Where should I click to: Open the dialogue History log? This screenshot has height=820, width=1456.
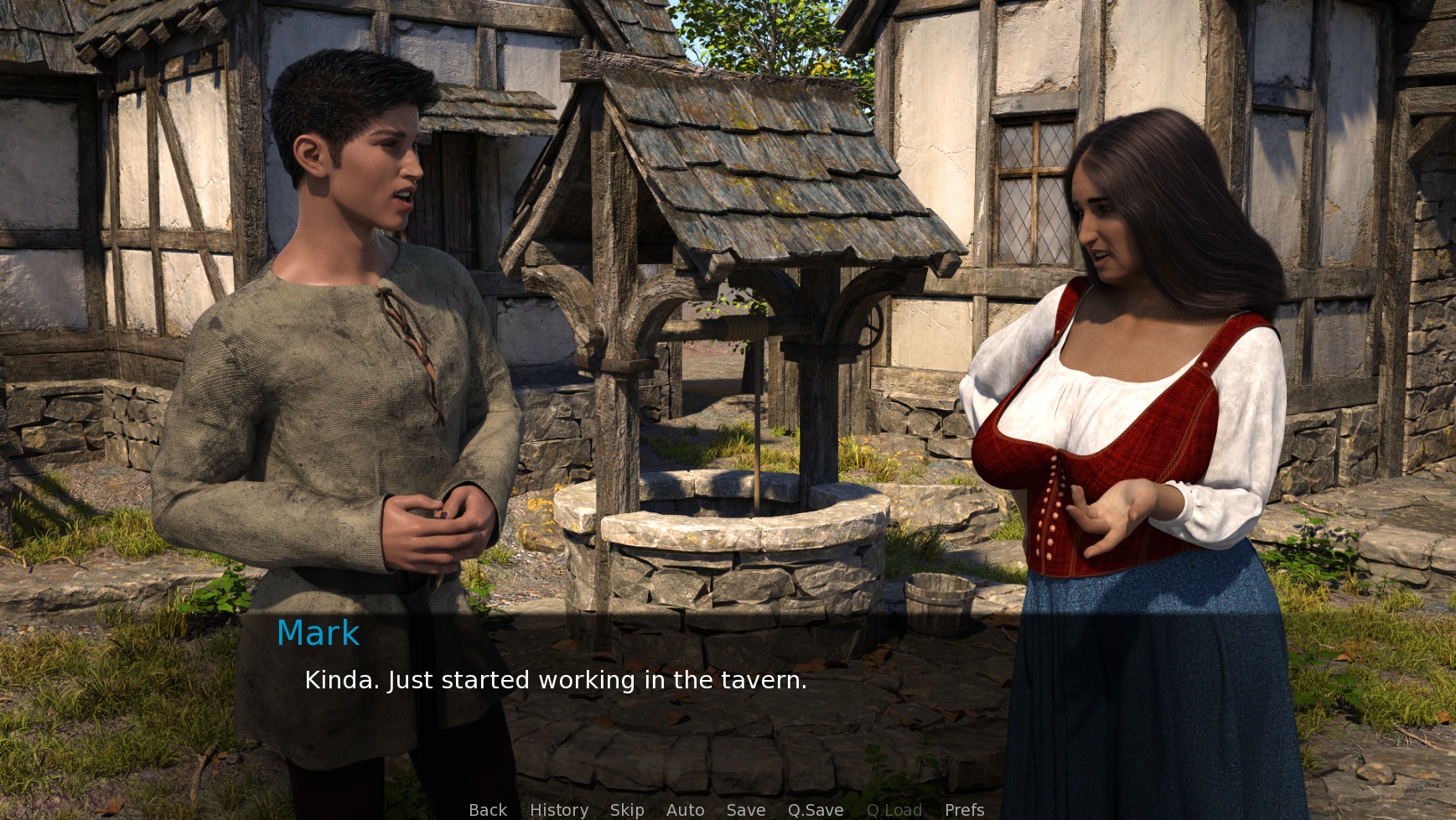558,810
